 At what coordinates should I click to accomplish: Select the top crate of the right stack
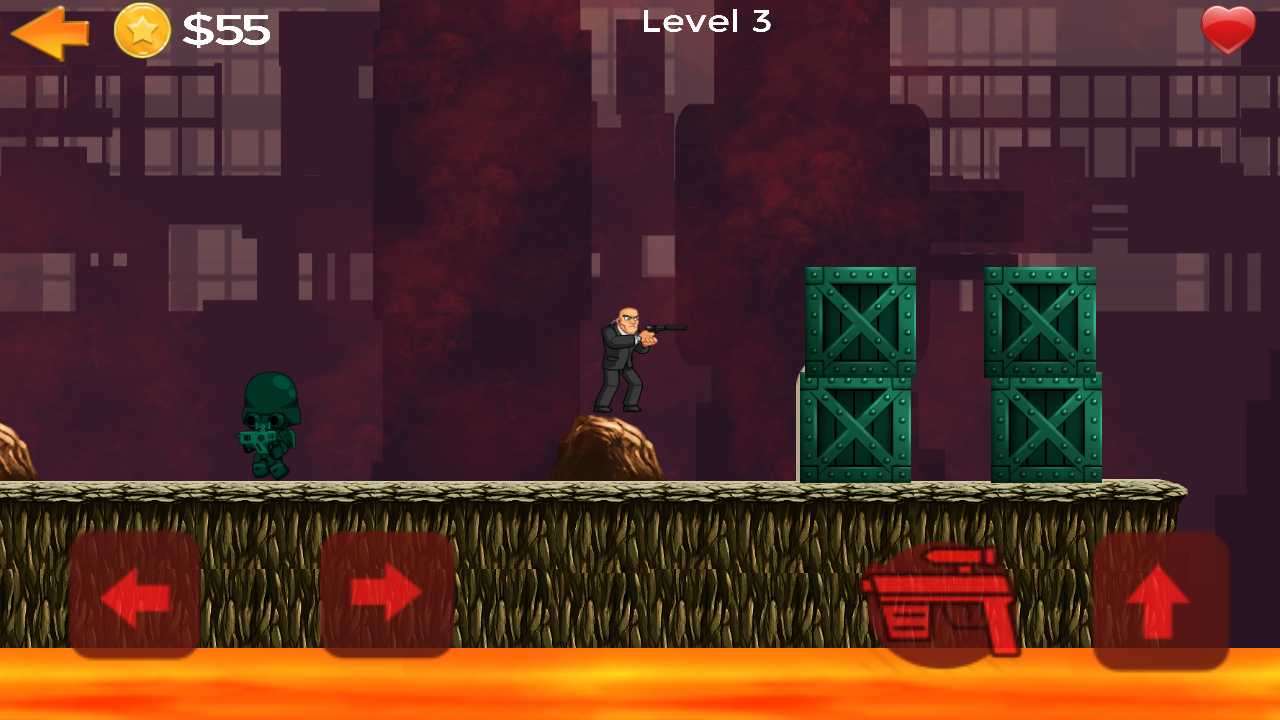click(1041, 320)
